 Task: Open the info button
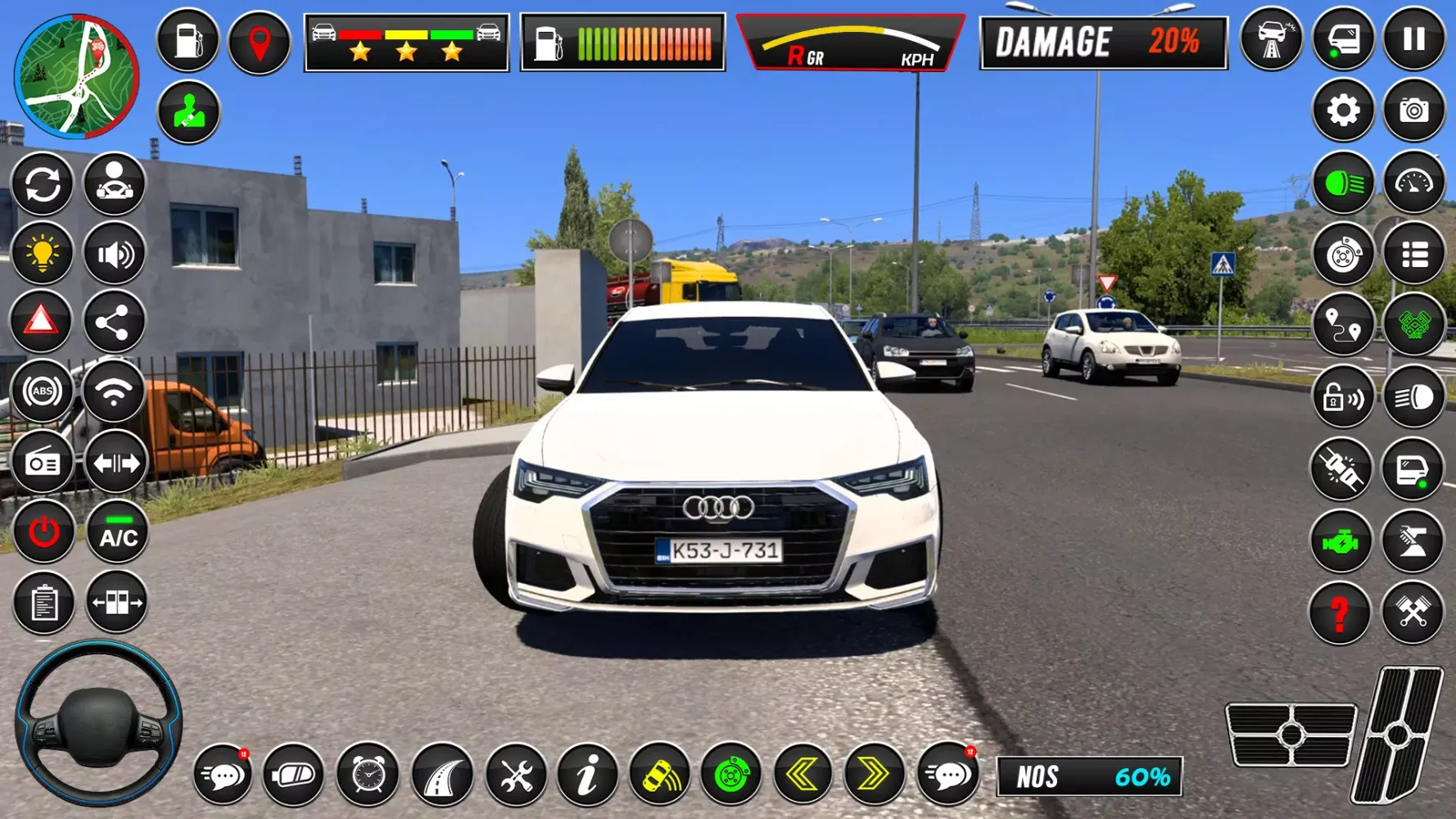(x=587, y=774)
